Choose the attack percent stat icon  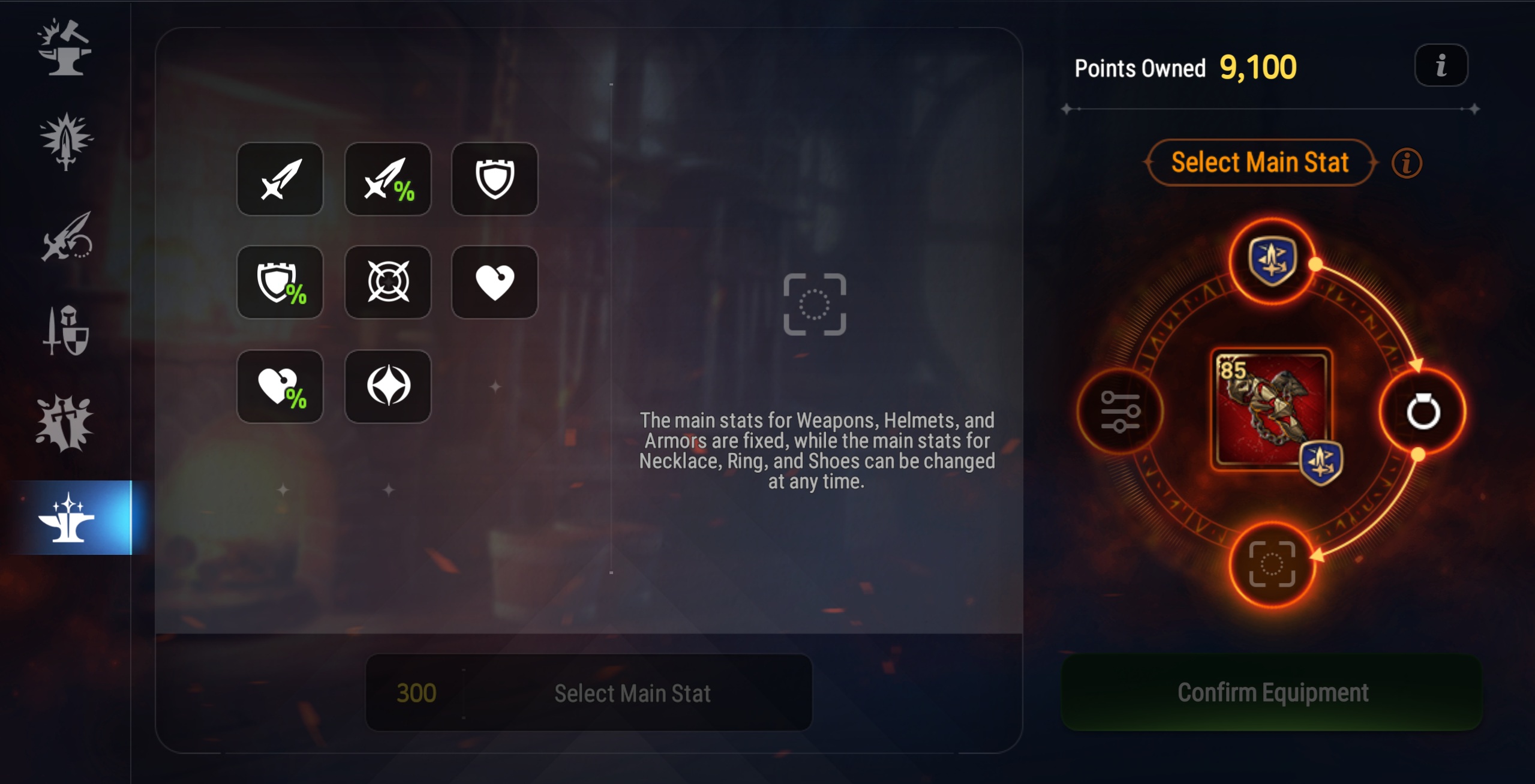387,179
